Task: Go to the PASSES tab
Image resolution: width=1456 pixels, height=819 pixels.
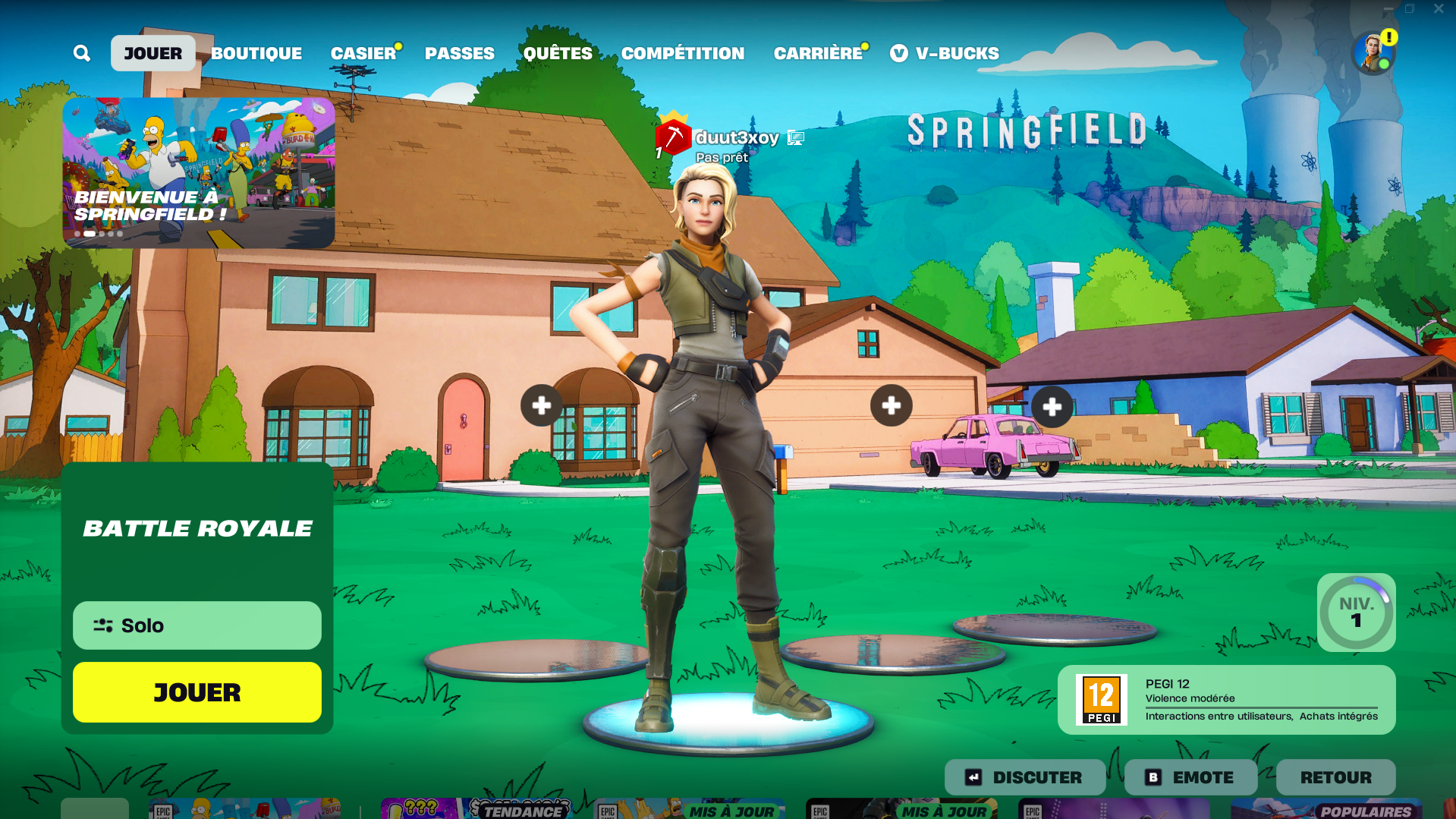Action: click(x=460, y=53)
